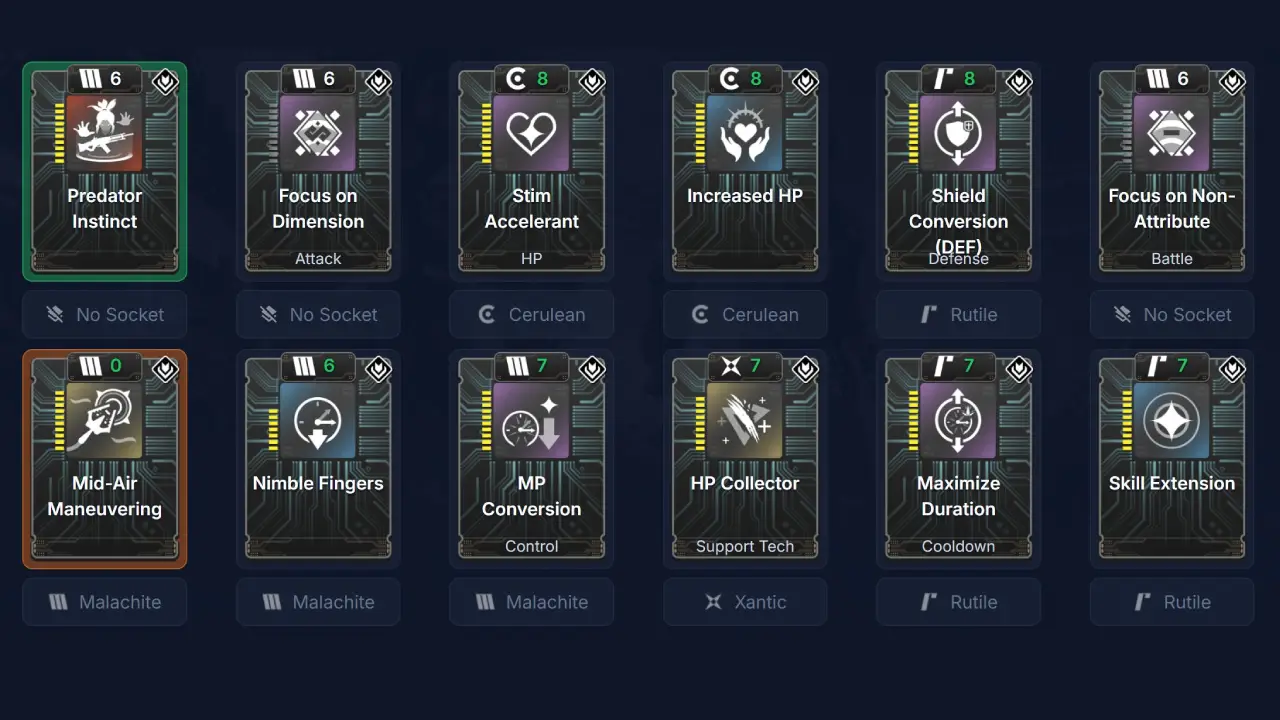The width and height of the screenshot is (1280, 720).
Task: Select the Mid-Air Maneuvering chip icon
Action: click(x=104, y=420)
